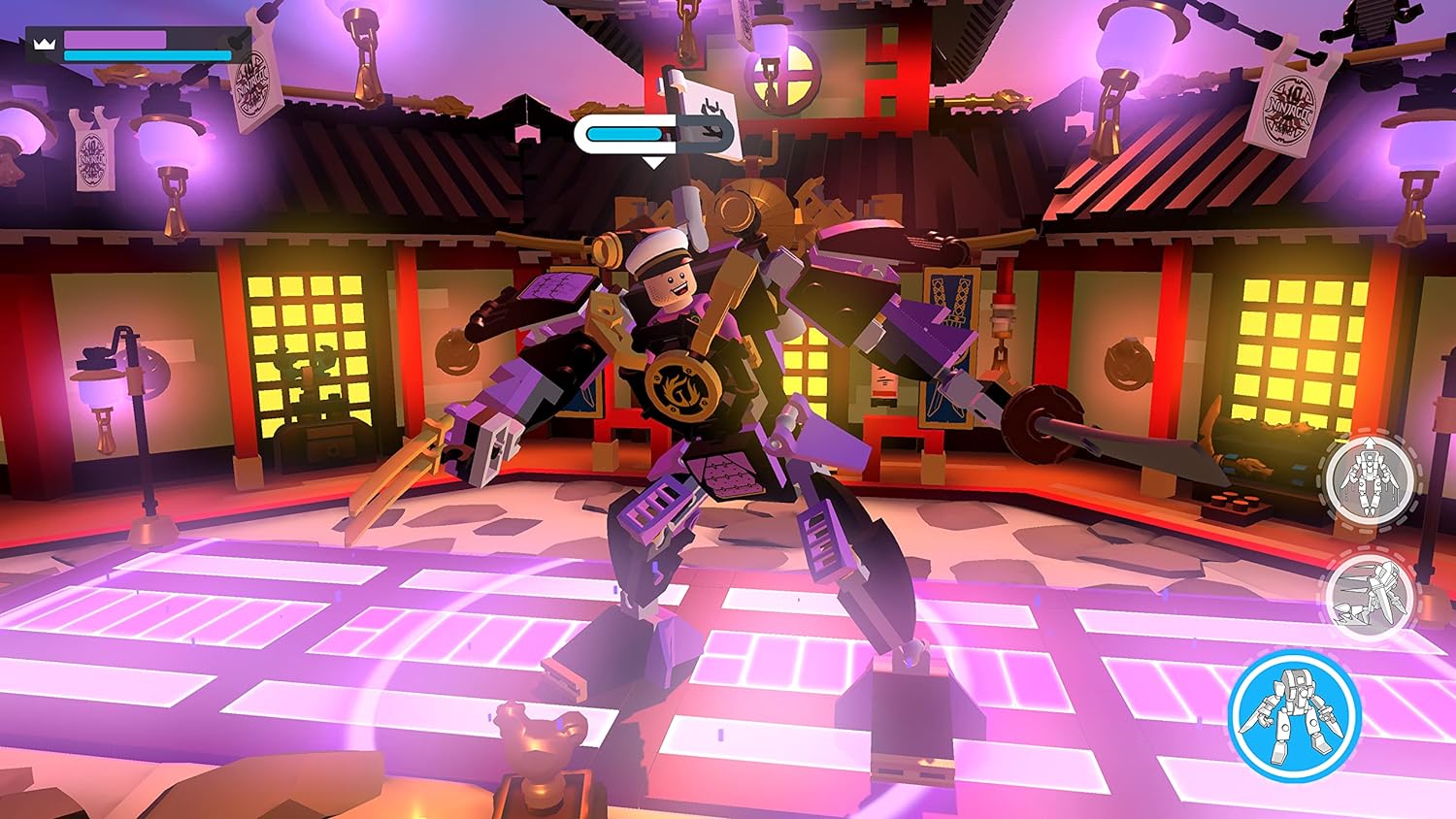Expand the top-left status panel

click(x=136, y=44)
